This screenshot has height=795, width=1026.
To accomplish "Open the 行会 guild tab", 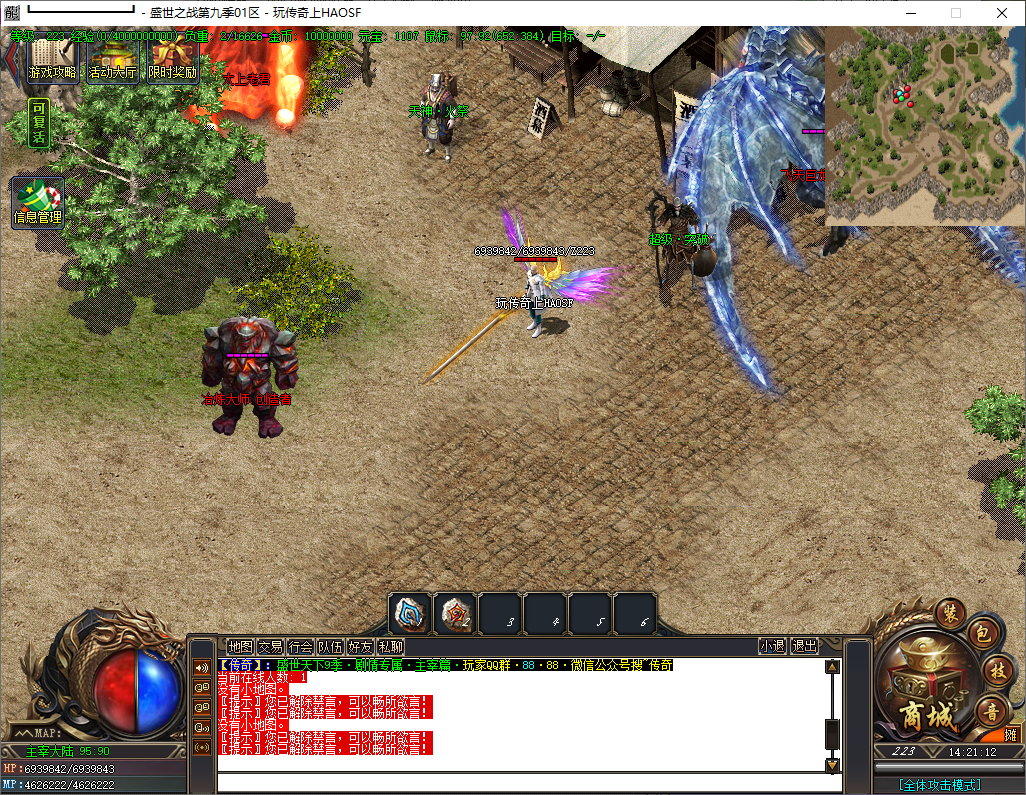I will click(x=300, y=647).
